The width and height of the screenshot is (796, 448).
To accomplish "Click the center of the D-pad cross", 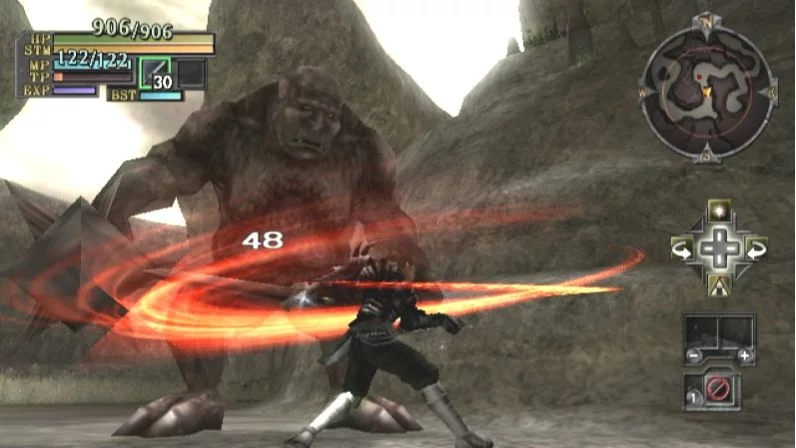I will point(718,248).
